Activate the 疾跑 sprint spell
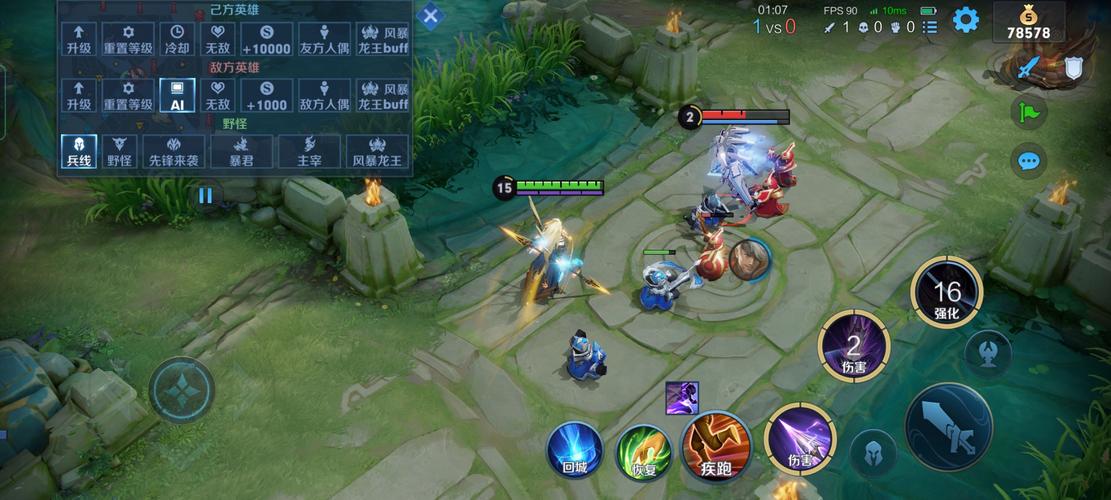The height and width of the screenshot is (500, 1111). [716, 445]
